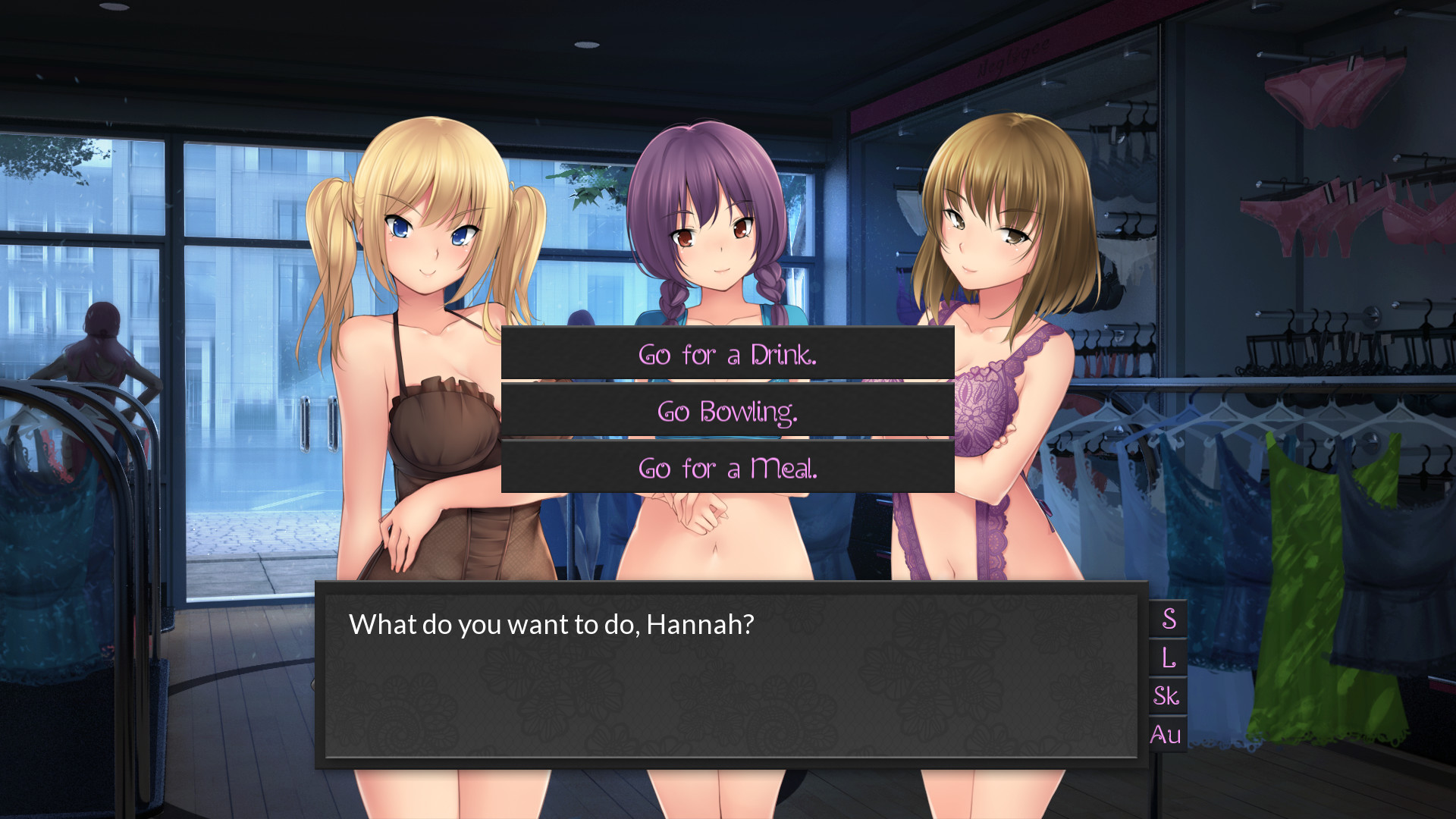1456x819 pixels.
Task: Choose the 'Go for a Drink.' option
Action: (727, 354)
